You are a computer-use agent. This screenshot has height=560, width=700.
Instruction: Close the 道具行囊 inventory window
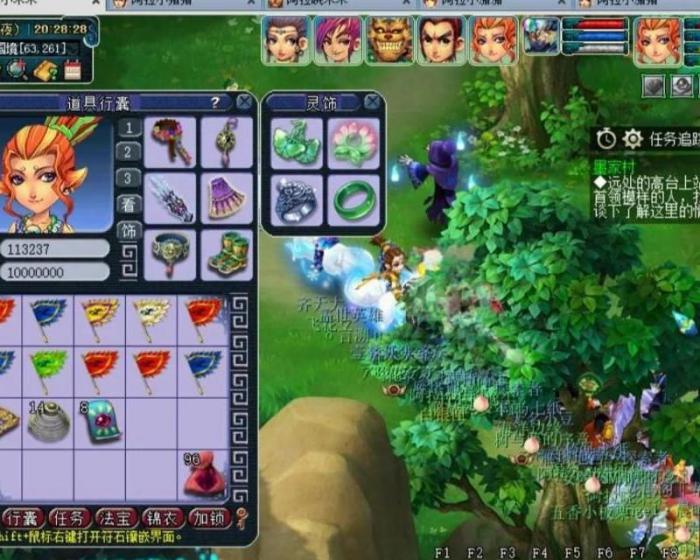pyautogui.click(x=244, y=102)
